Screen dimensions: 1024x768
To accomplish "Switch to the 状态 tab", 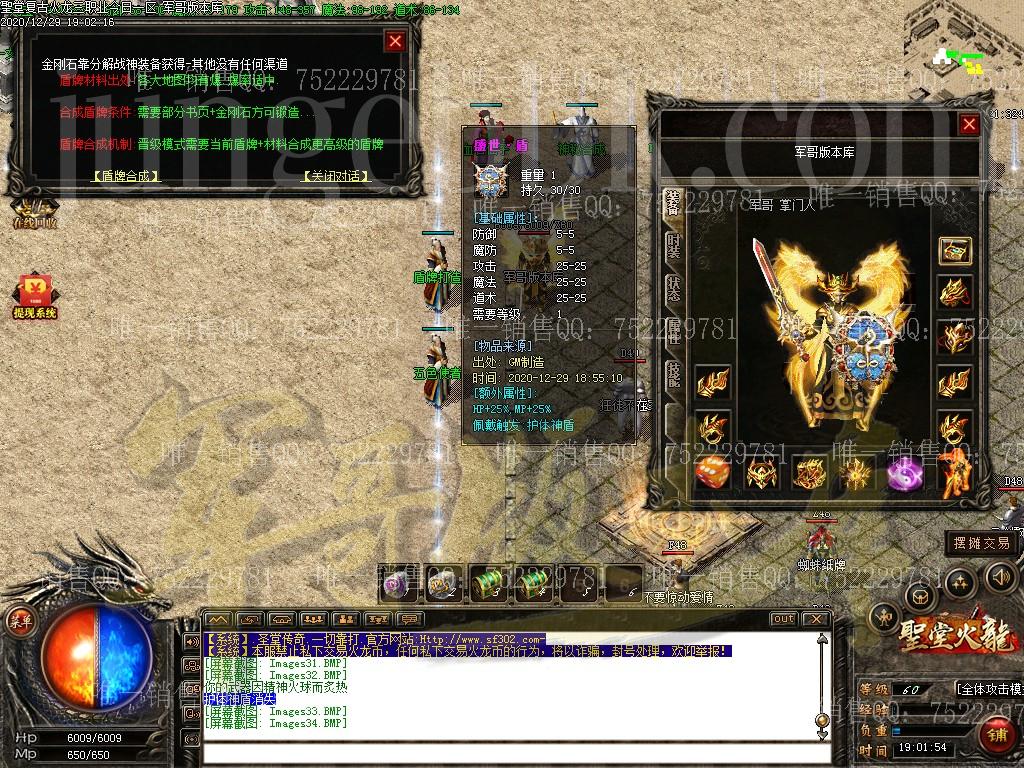I will point(674,289).
